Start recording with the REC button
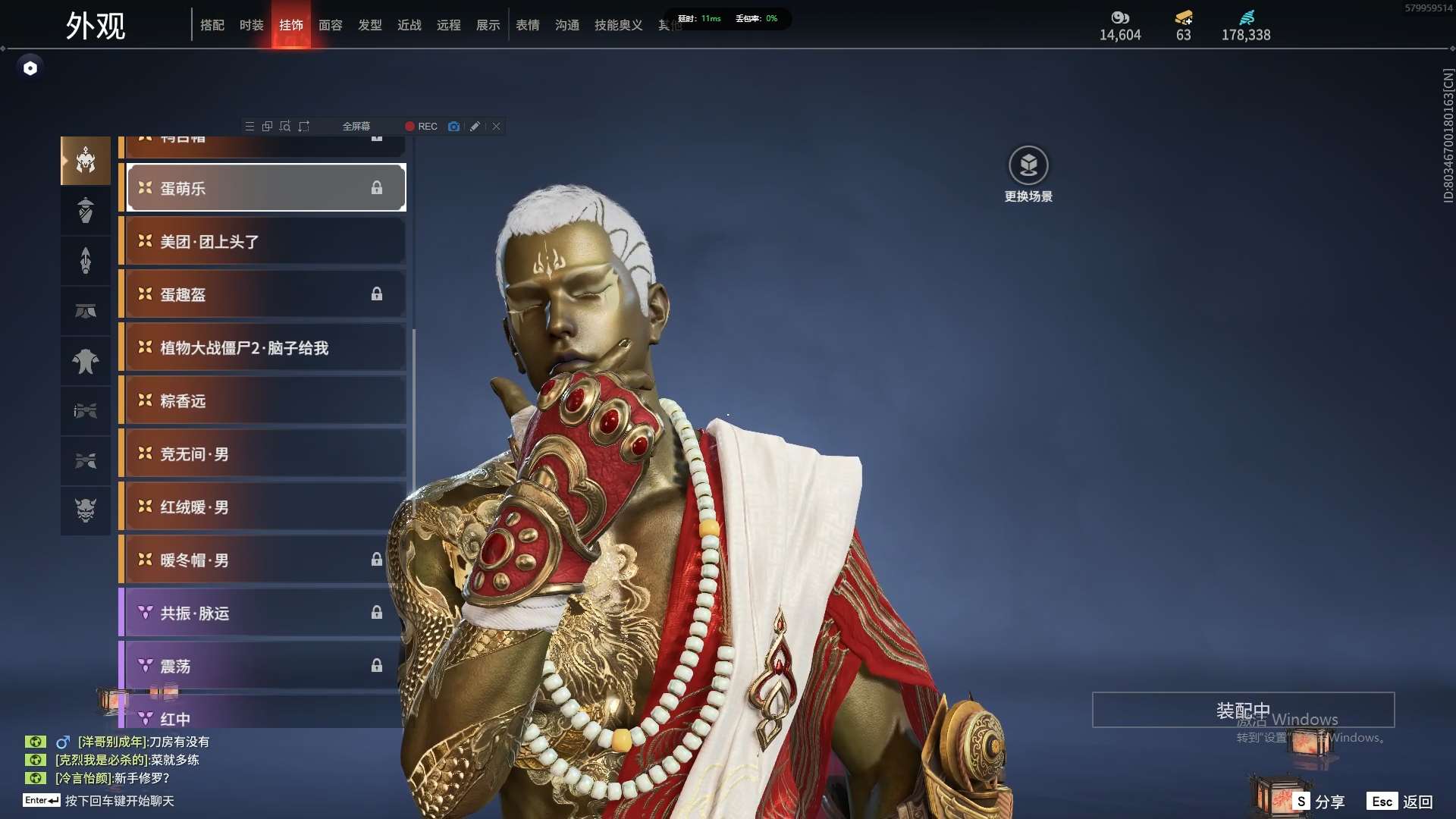Viewport: 1456px width, 819px height. coord(422,127)
